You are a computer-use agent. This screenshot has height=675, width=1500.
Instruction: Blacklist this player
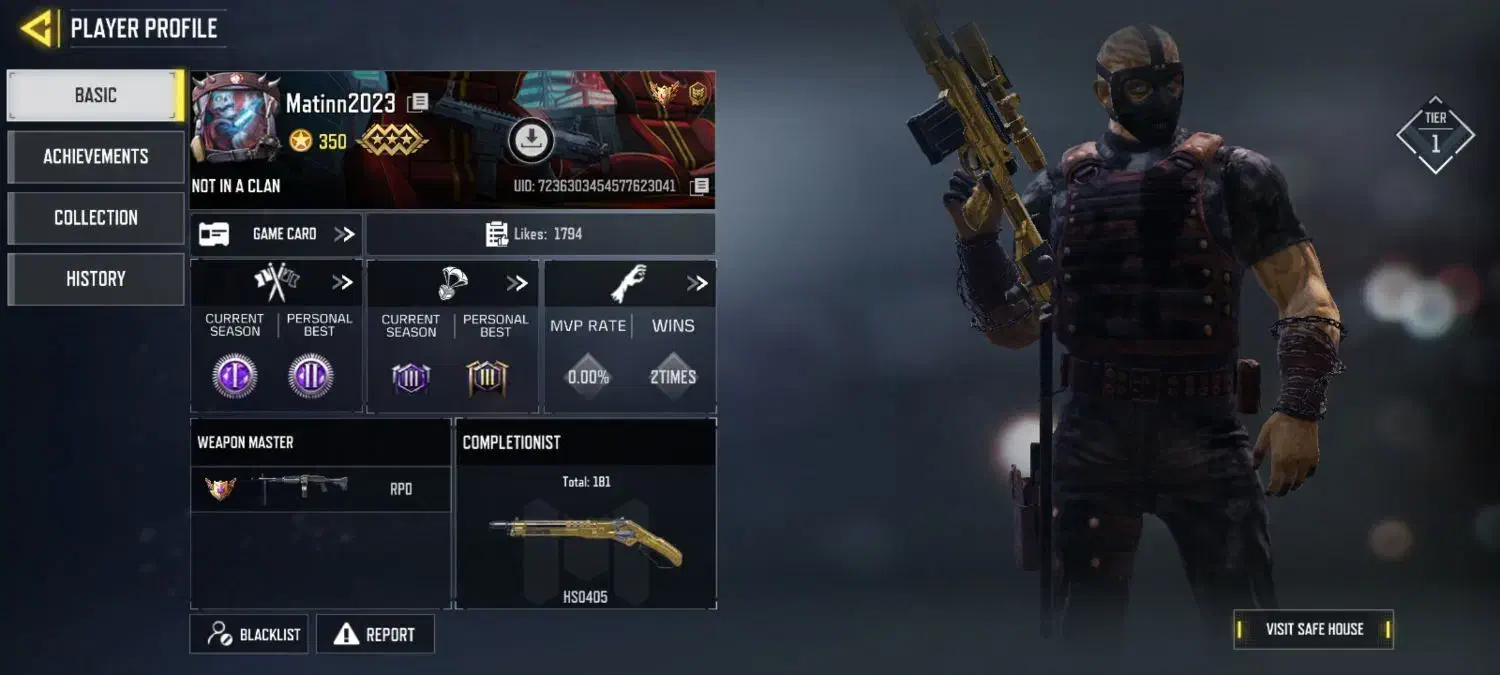click(250, 634)
